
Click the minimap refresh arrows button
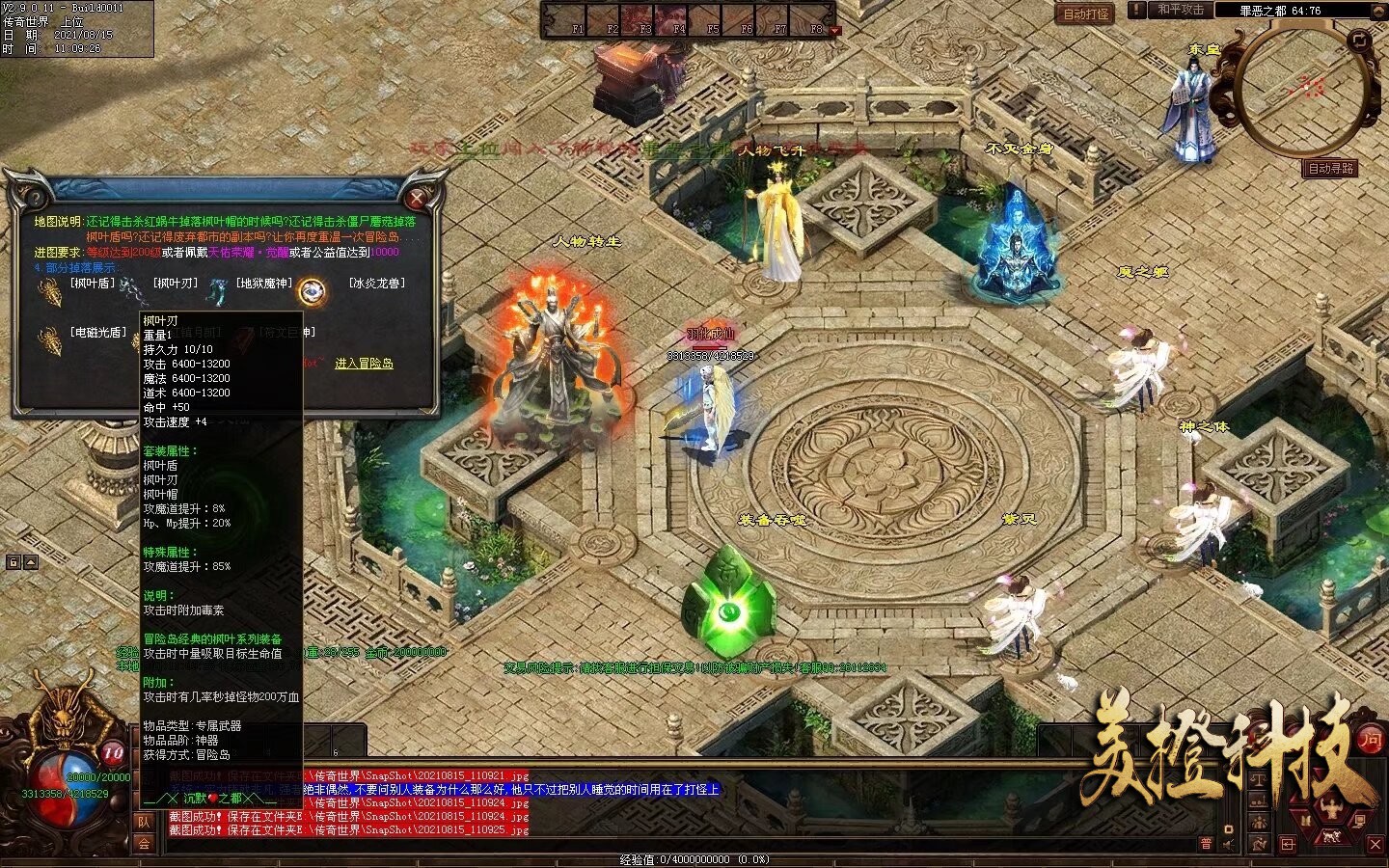(1360, 41)
